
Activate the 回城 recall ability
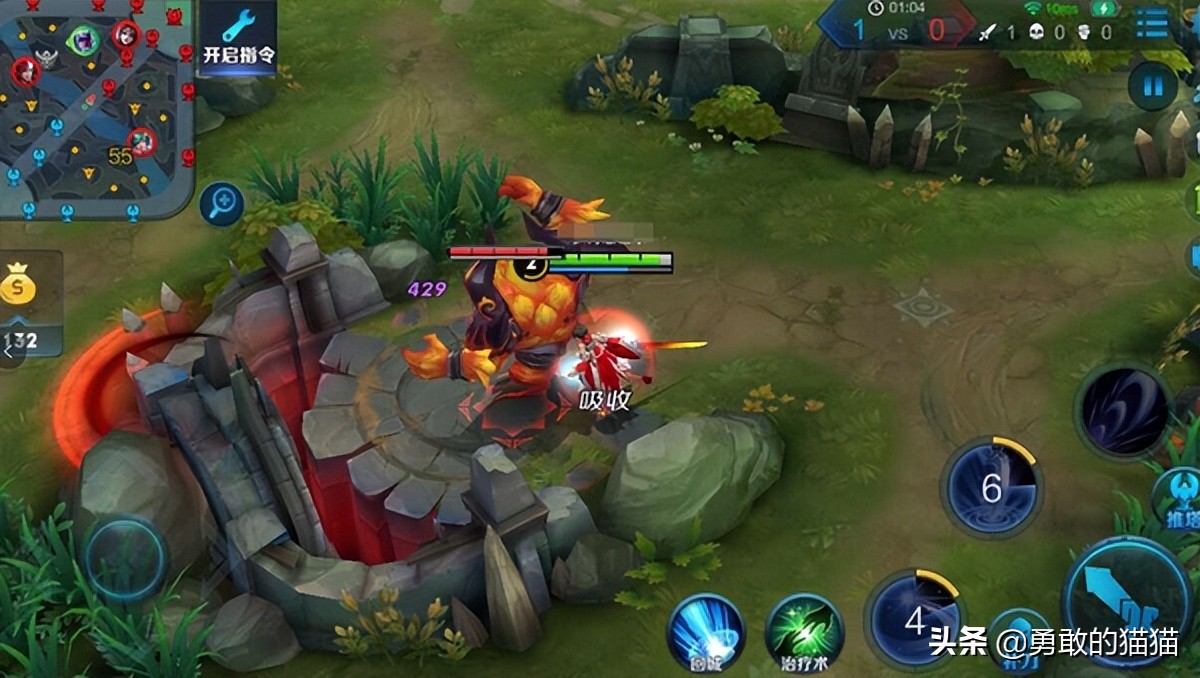tap(706, 630)
